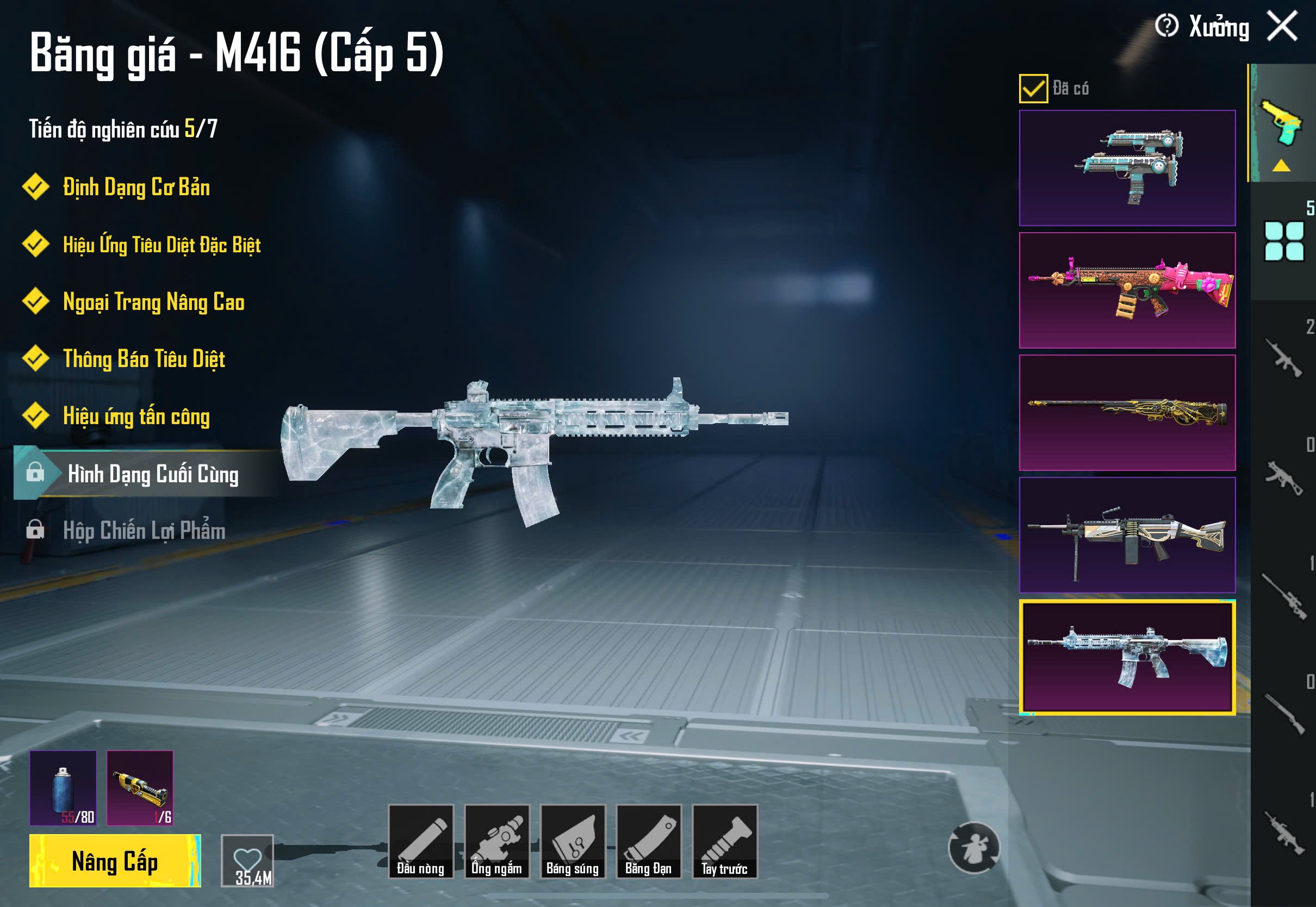1316x907 pixels.
Task: Open Hiệu Ứng Tiêu Diệt Đặc Biệt entry
Action: pos(162,245)
